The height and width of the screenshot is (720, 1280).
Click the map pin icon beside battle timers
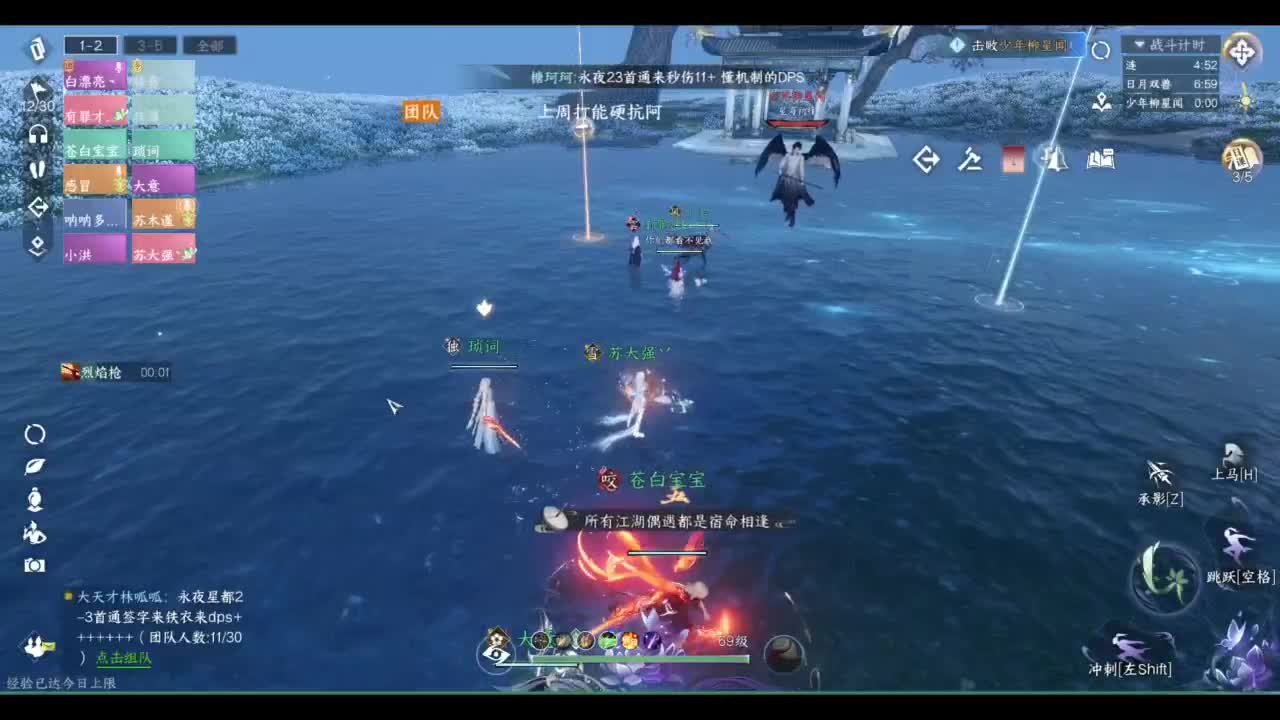pos(1102,103)
